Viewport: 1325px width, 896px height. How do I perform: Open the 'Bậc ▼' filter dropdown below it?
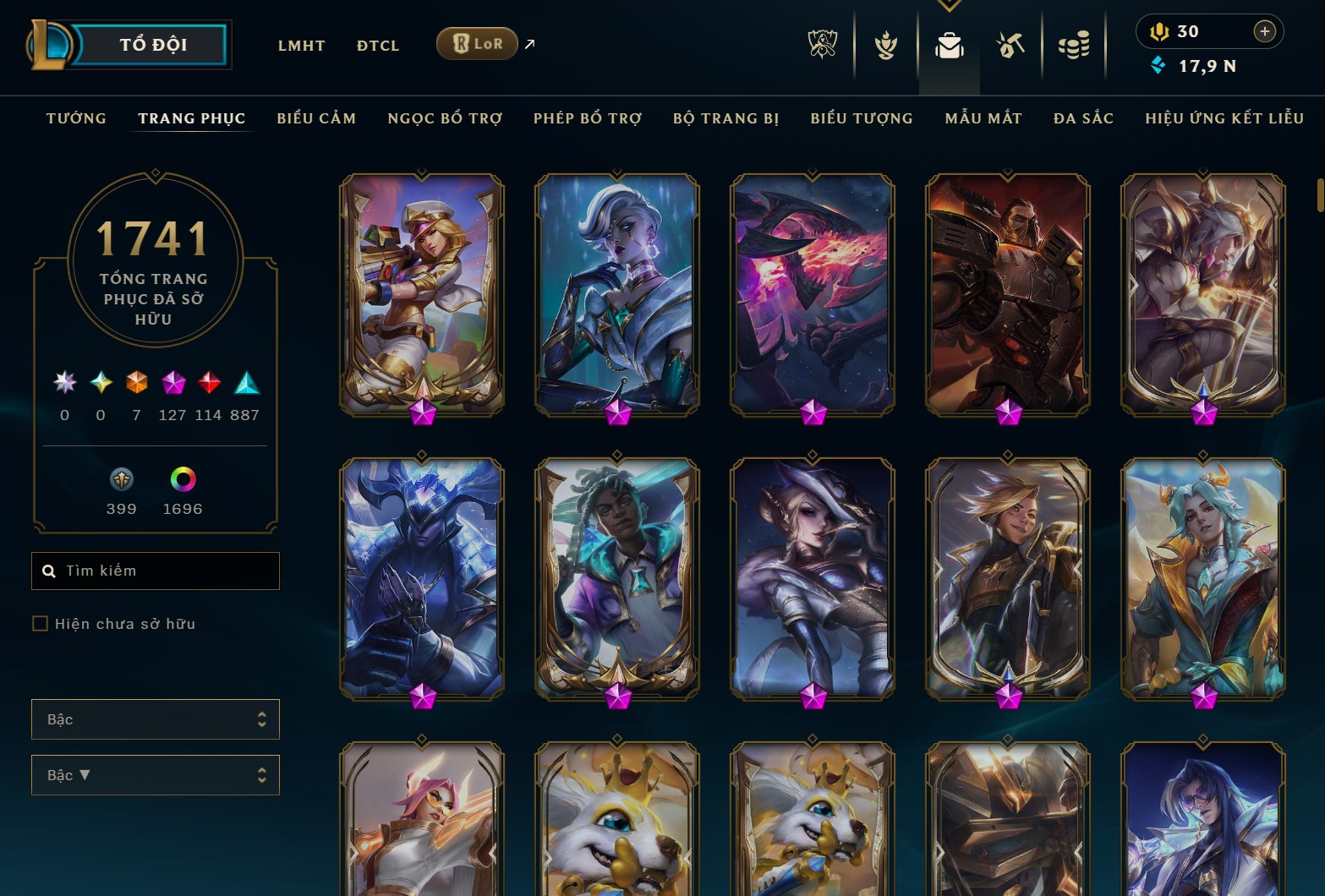(156, 775)
